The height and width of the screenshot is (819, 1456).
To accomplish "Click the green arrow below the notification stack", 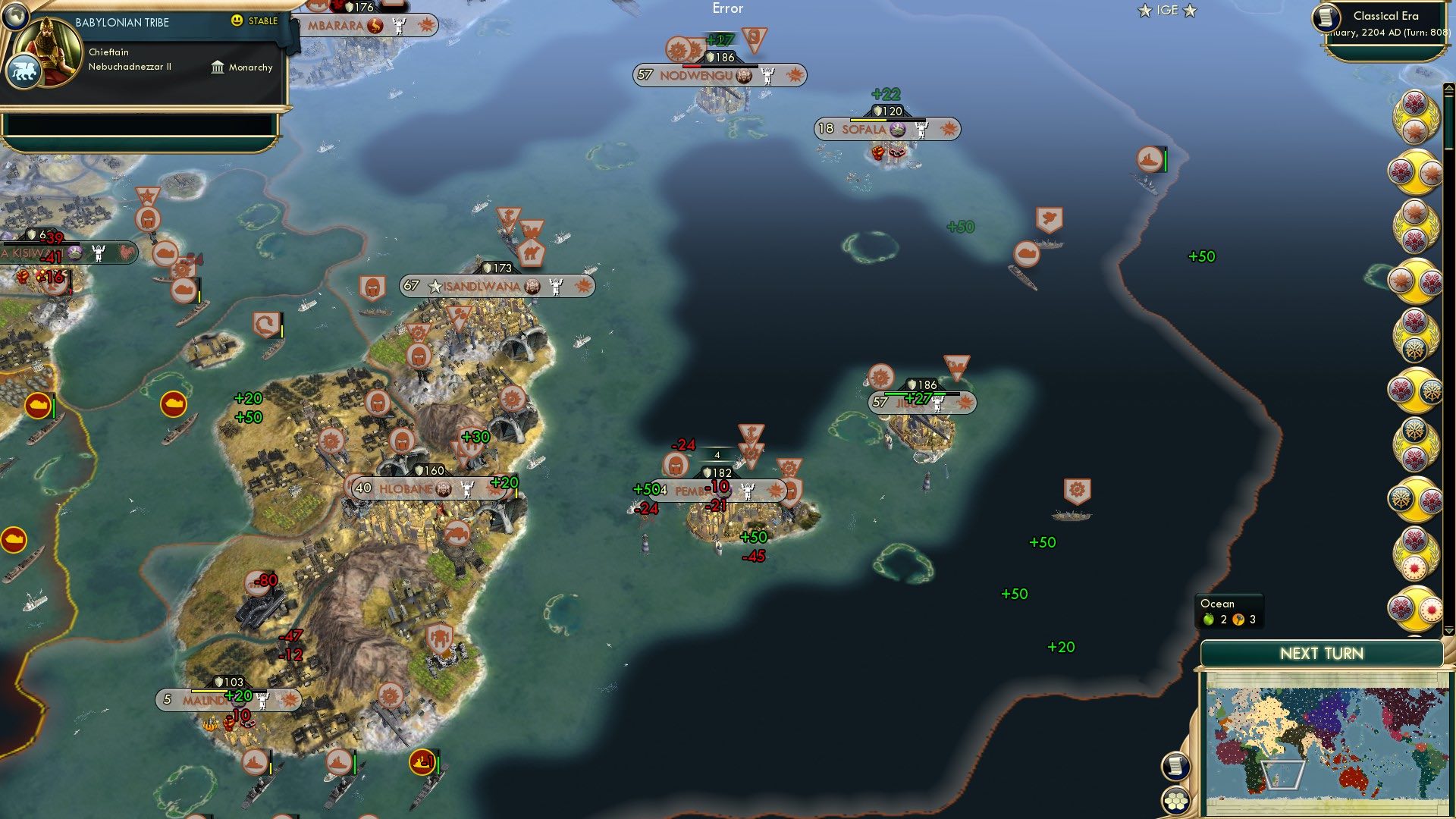I will pyautogui.click(x=1451, y=632).
